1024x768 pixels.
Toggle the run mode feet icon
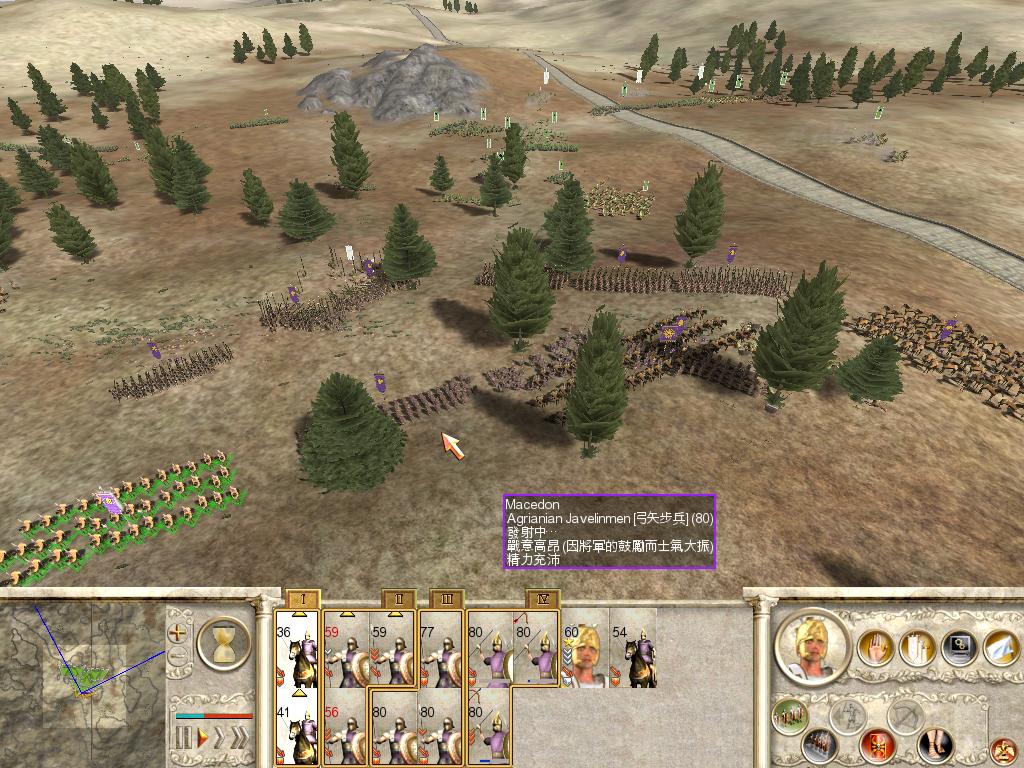pos(936,745)
